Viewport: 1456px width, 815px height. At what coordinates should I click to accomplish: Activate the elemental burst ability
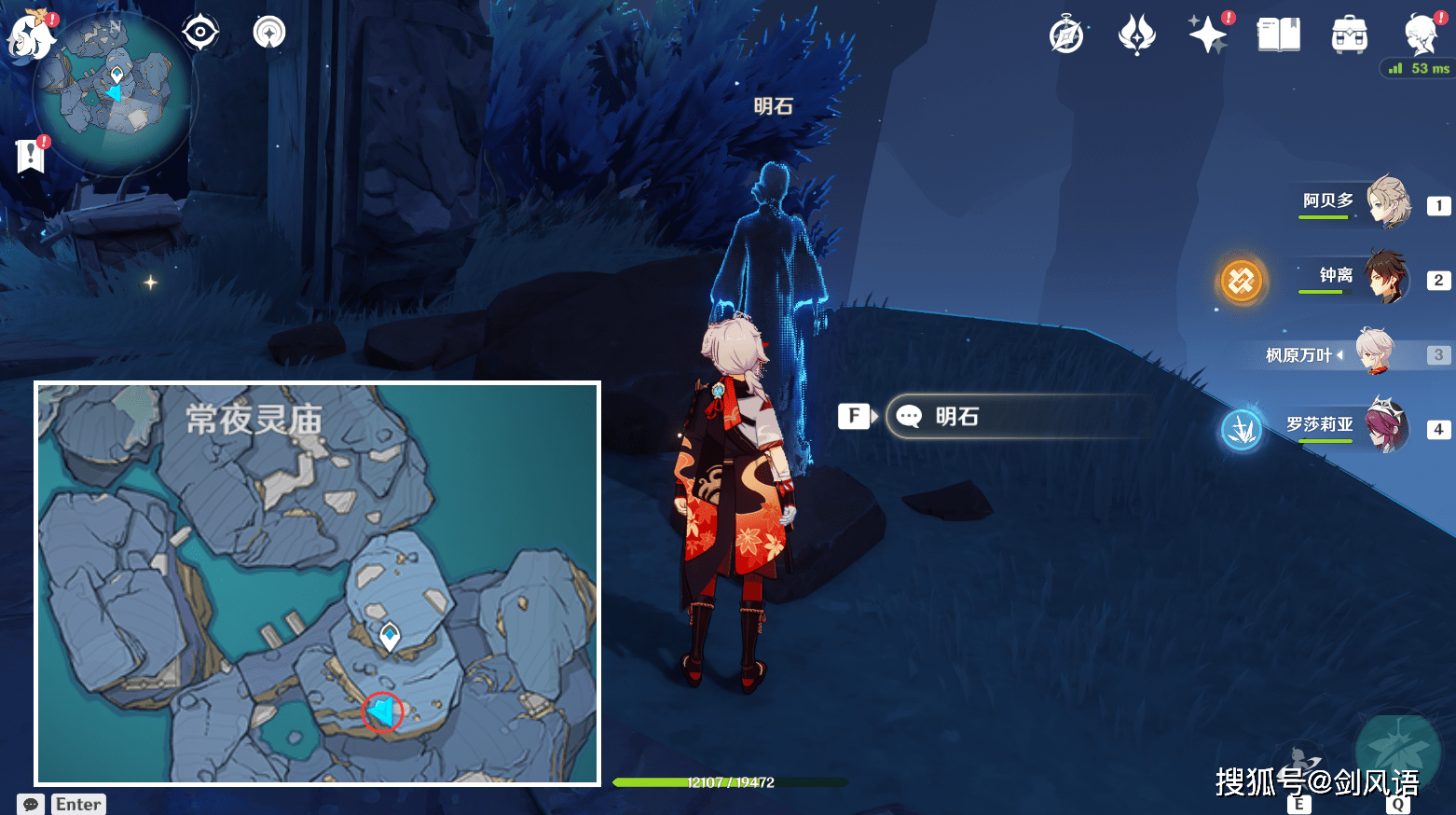[x=1396, y=753]
